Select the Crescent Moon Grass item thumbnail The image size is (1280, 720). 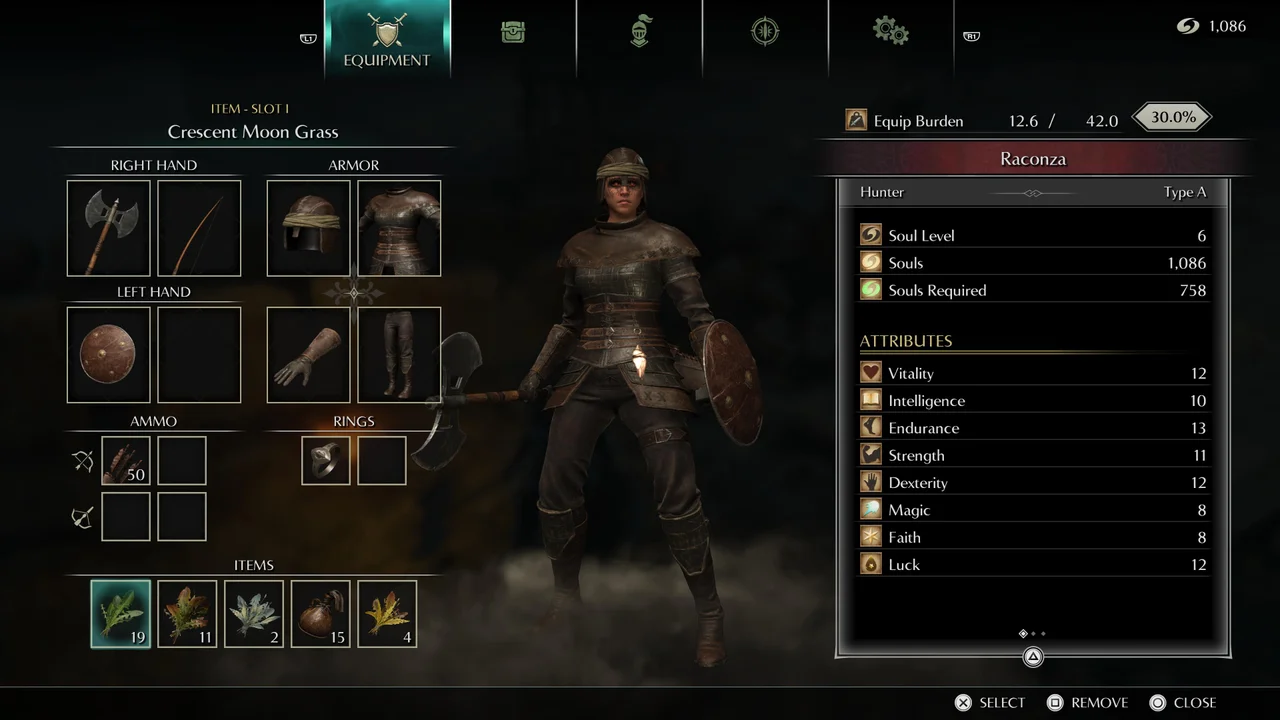[x=120, y=613]
